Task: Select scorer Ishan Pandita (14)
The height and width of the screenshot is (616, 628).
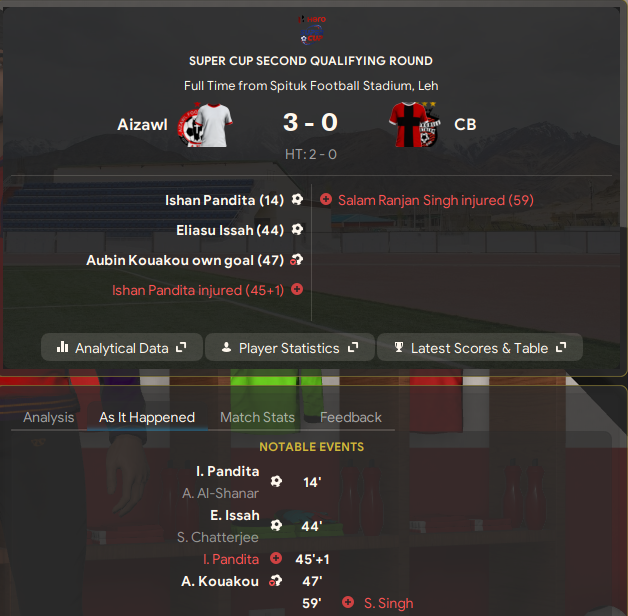Action: (224, 200)
